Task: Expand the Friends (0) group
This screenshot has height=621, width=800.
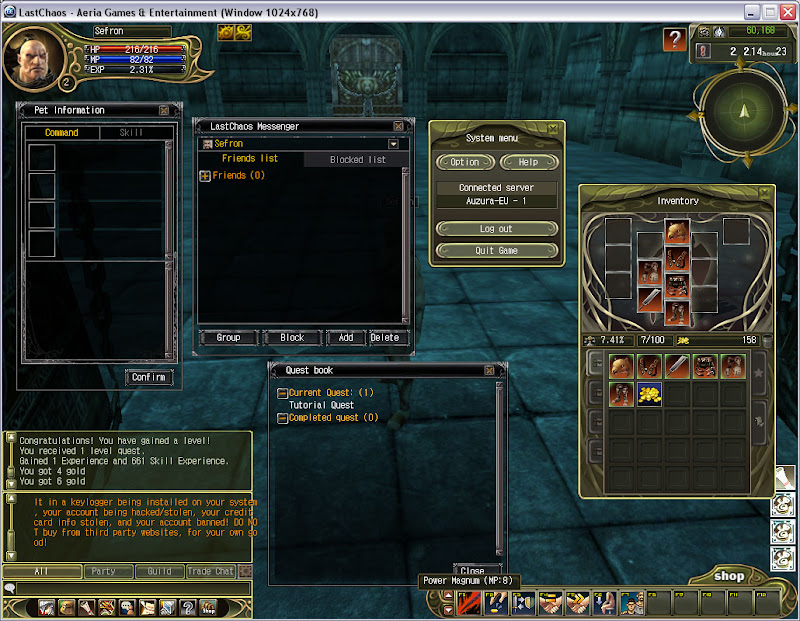Action: pos(205,176)
